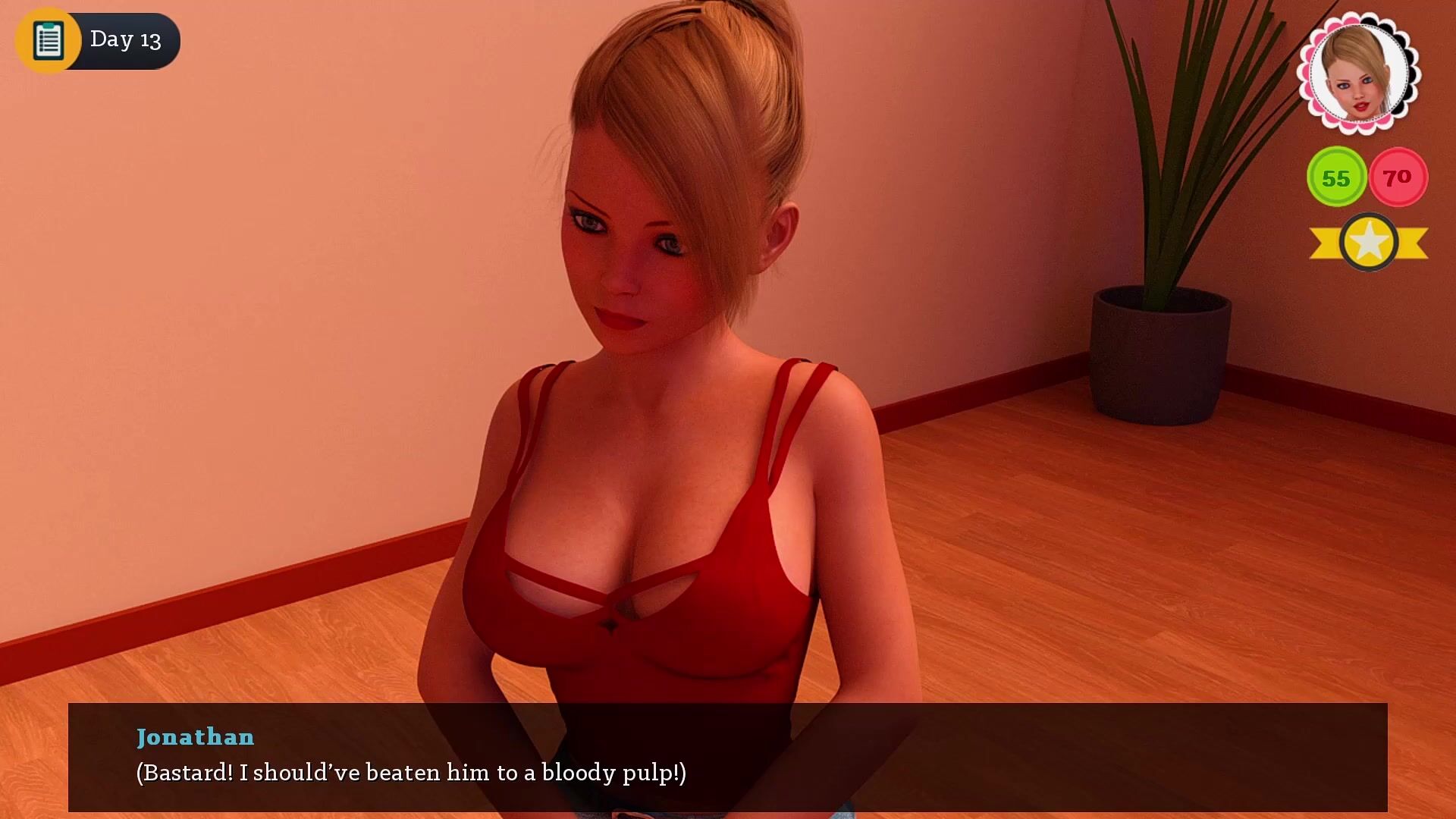
Task: Open the clipboard journal icon
Action: [x=48, y=40]
